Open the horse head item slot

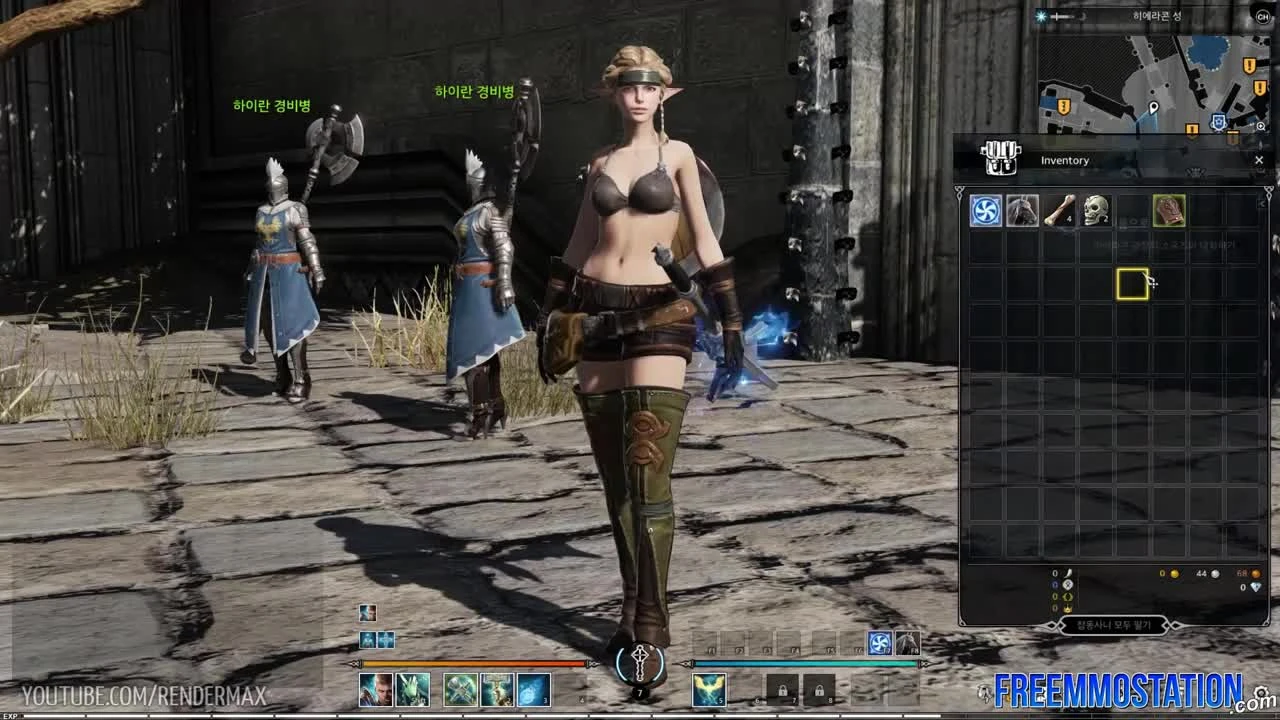coord(1023,211)
